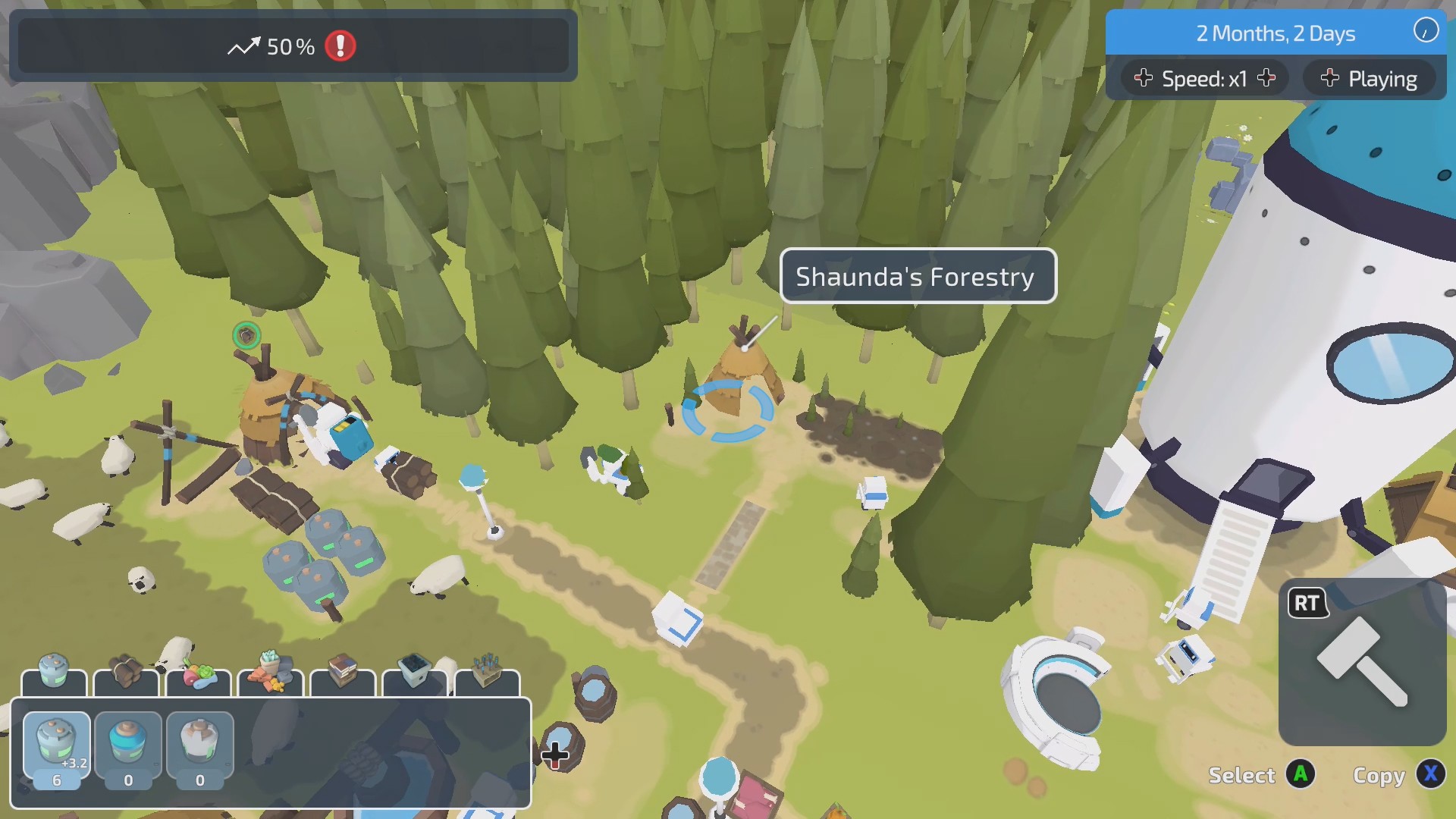Expand the resource panel plus button
The image size is (1456, 819).
[x=556, y=755]
